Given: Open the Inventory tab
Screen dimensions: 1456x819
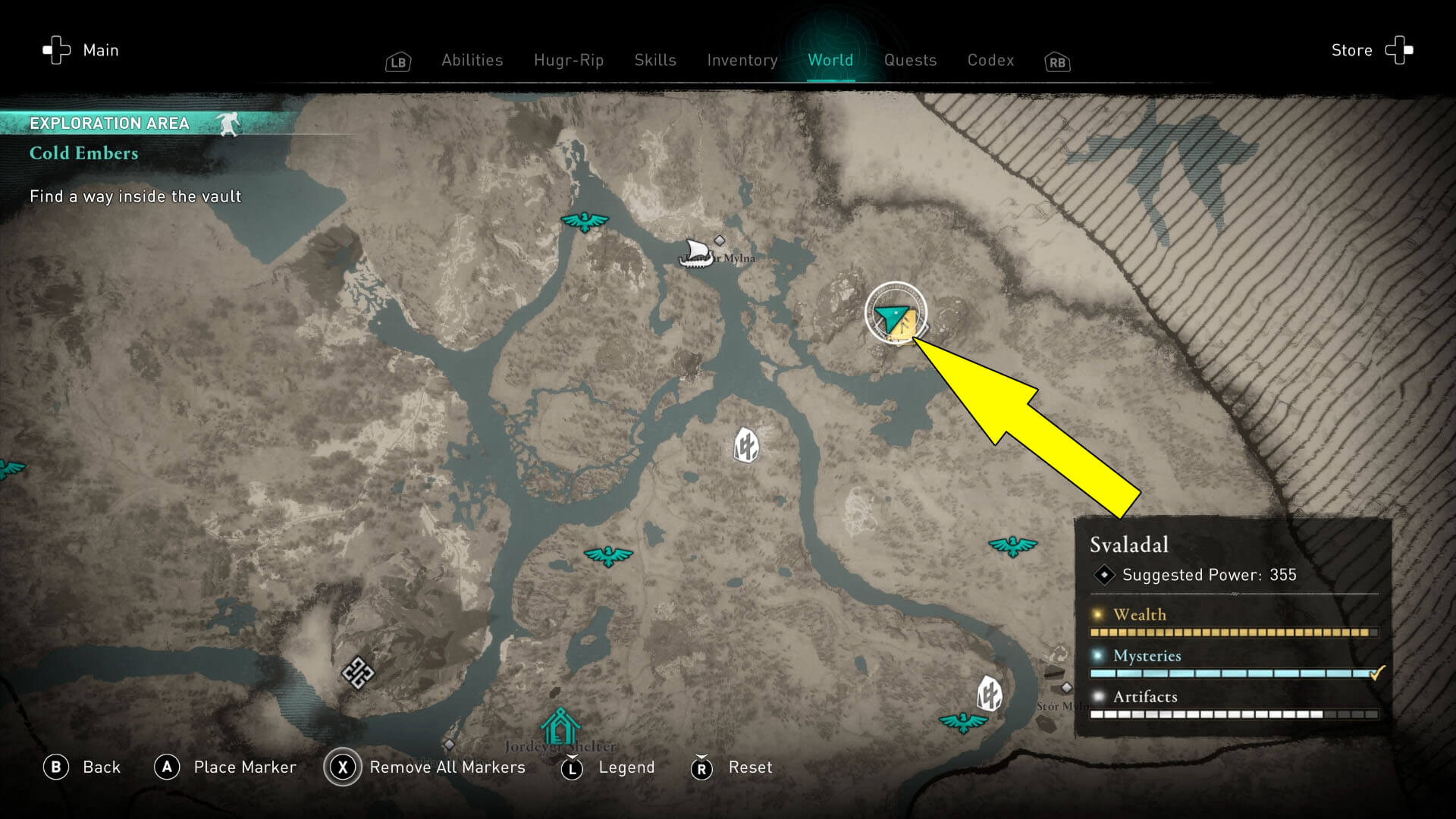Looking at the screenshot, I should (x=742, y=61).
